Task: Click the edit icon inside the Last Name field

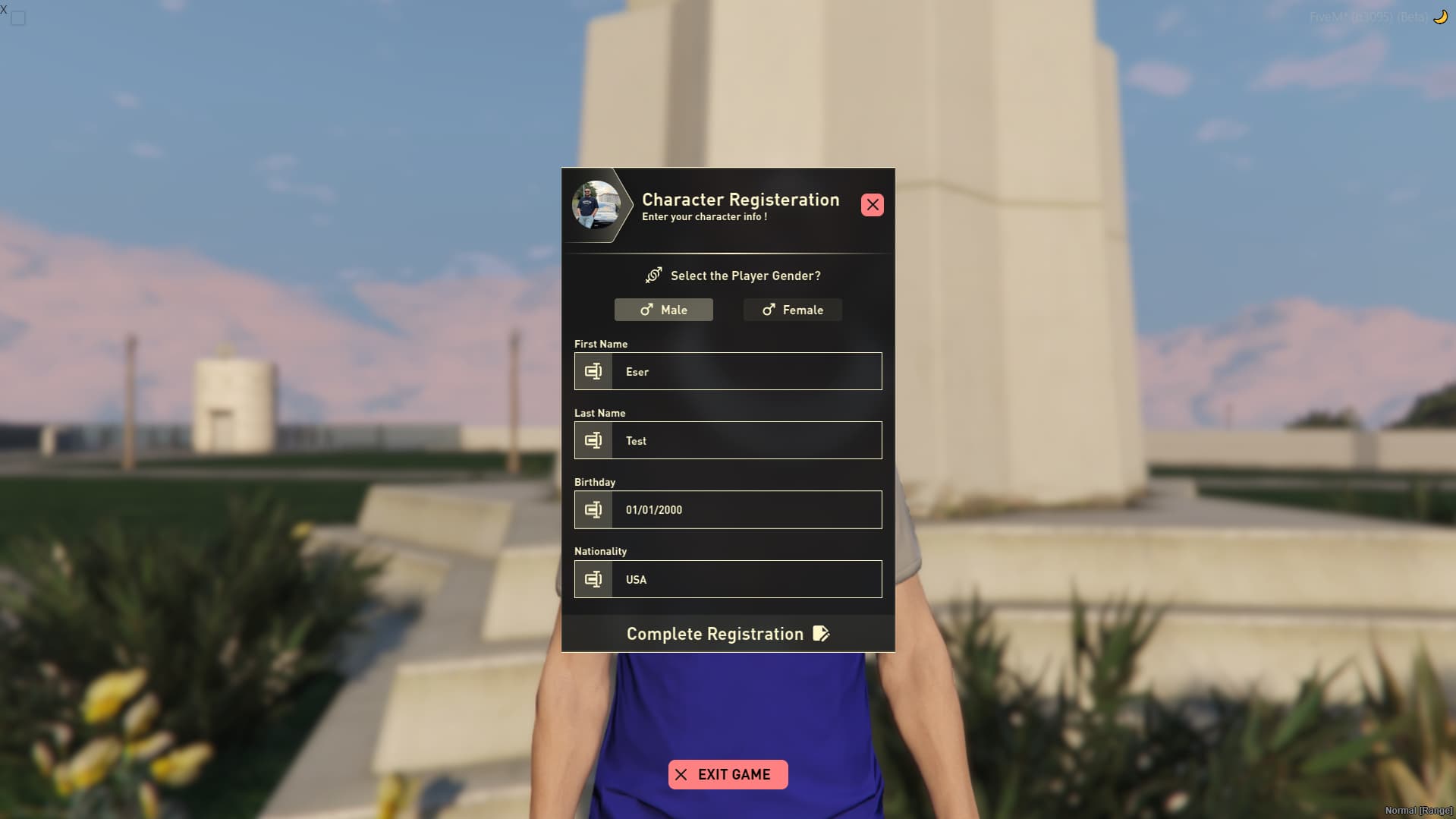Action: tap(593, 440)
